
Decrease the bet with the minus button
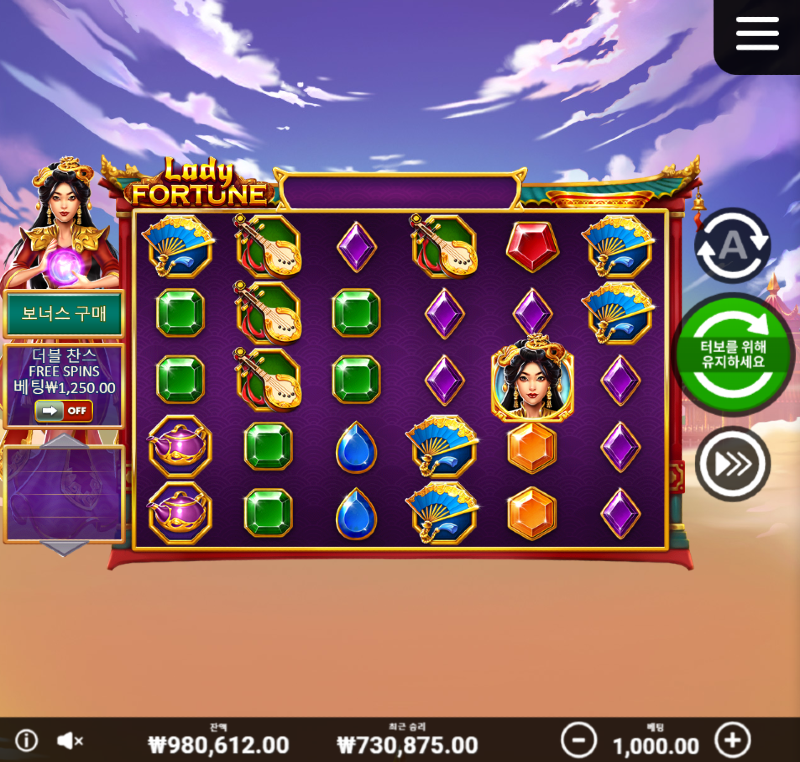pos(578,740)
